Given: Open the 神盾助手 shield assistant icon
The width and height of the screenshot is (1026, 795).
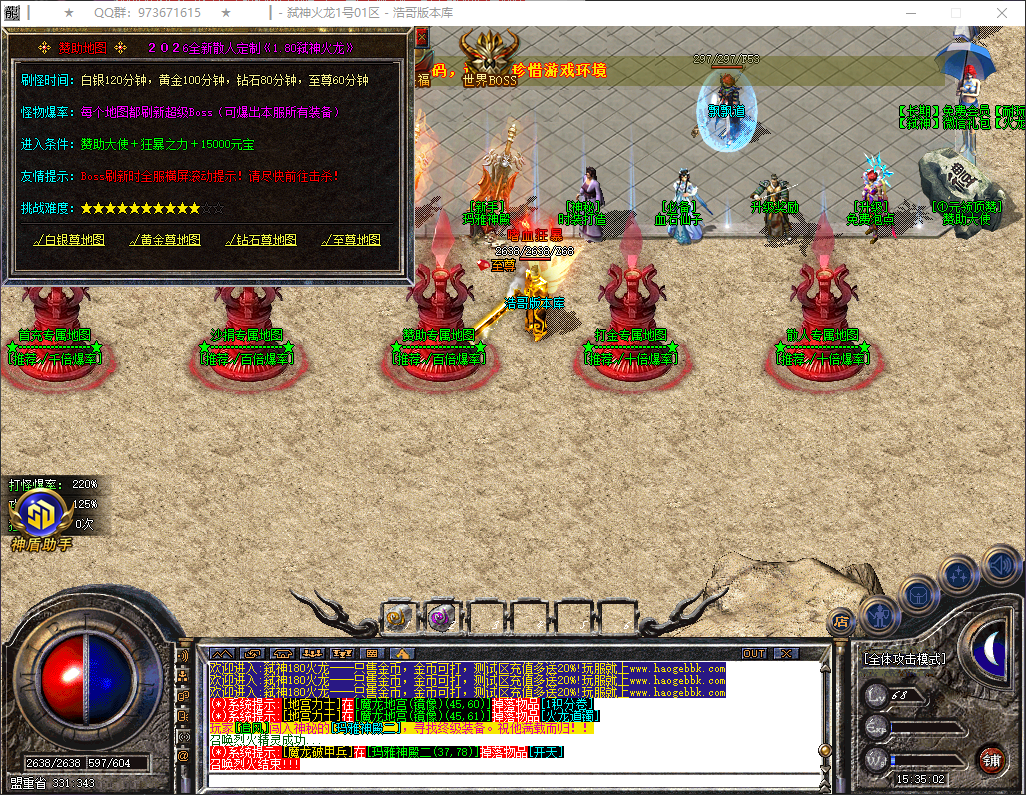Looking at the screenshot, I should tap(42, 514).
